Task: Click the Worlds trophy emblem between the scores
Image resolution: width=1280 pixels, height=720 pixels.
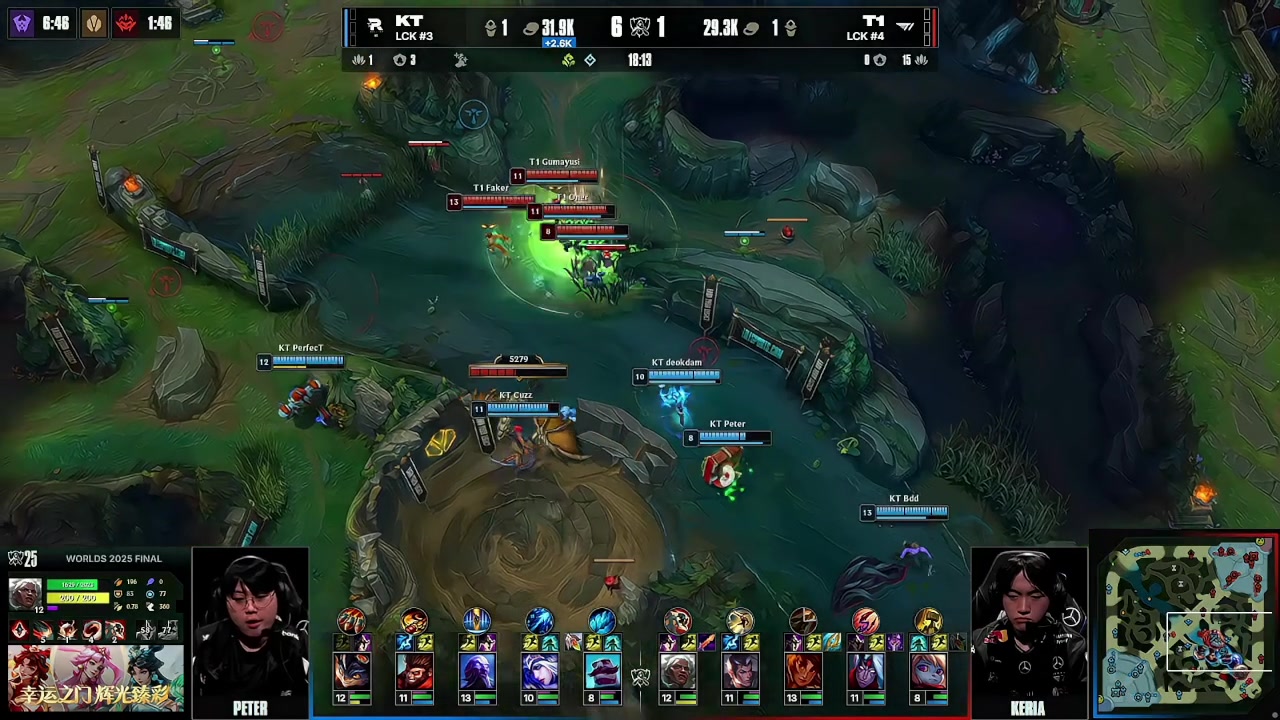Action: pos(640,27)
